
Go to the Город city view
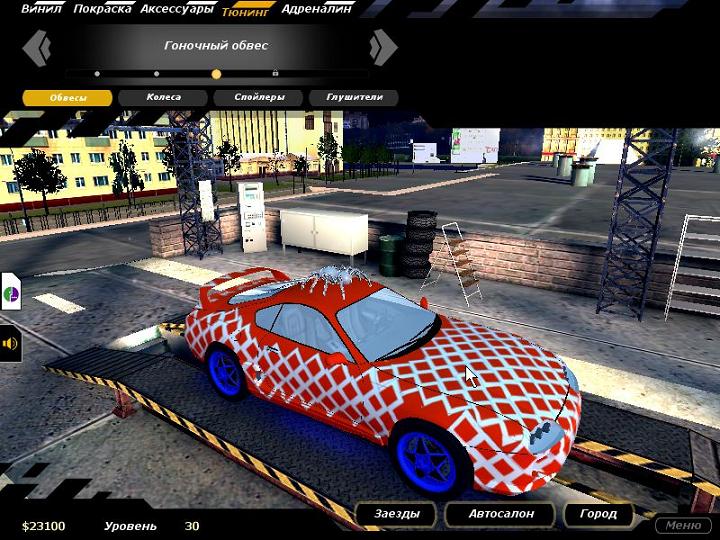(598, 514)
